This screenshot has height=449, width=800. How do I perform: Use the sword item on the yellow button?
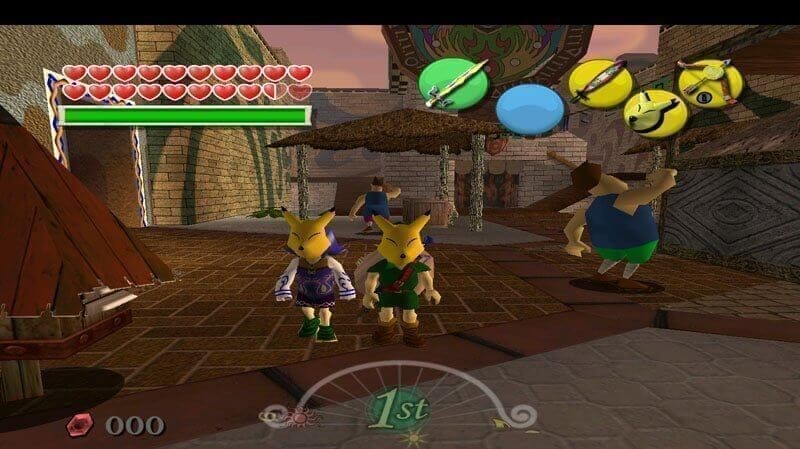[600, 81]
